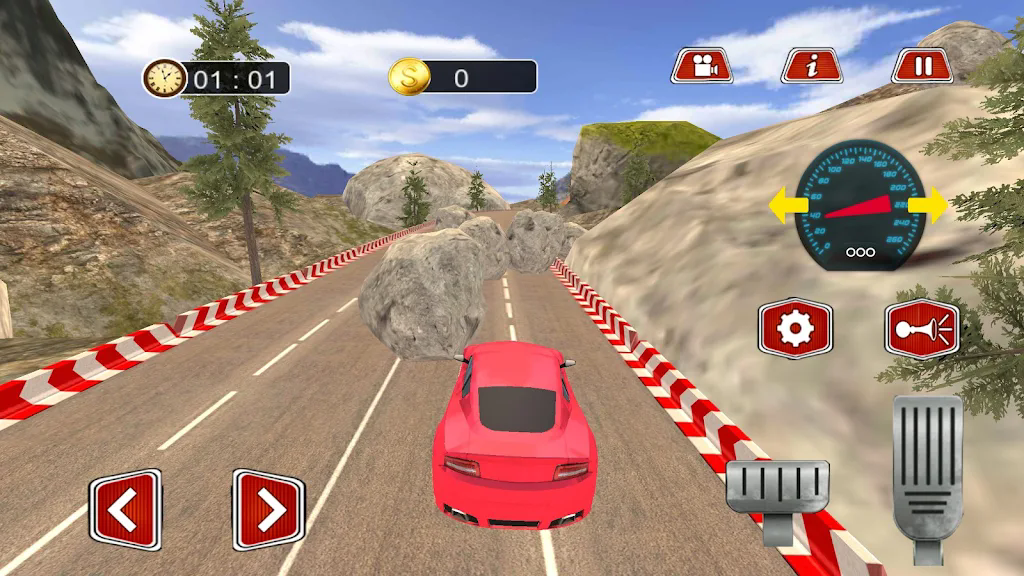Tap the brake pedal

pyautogui.click(x=777, y=490)
